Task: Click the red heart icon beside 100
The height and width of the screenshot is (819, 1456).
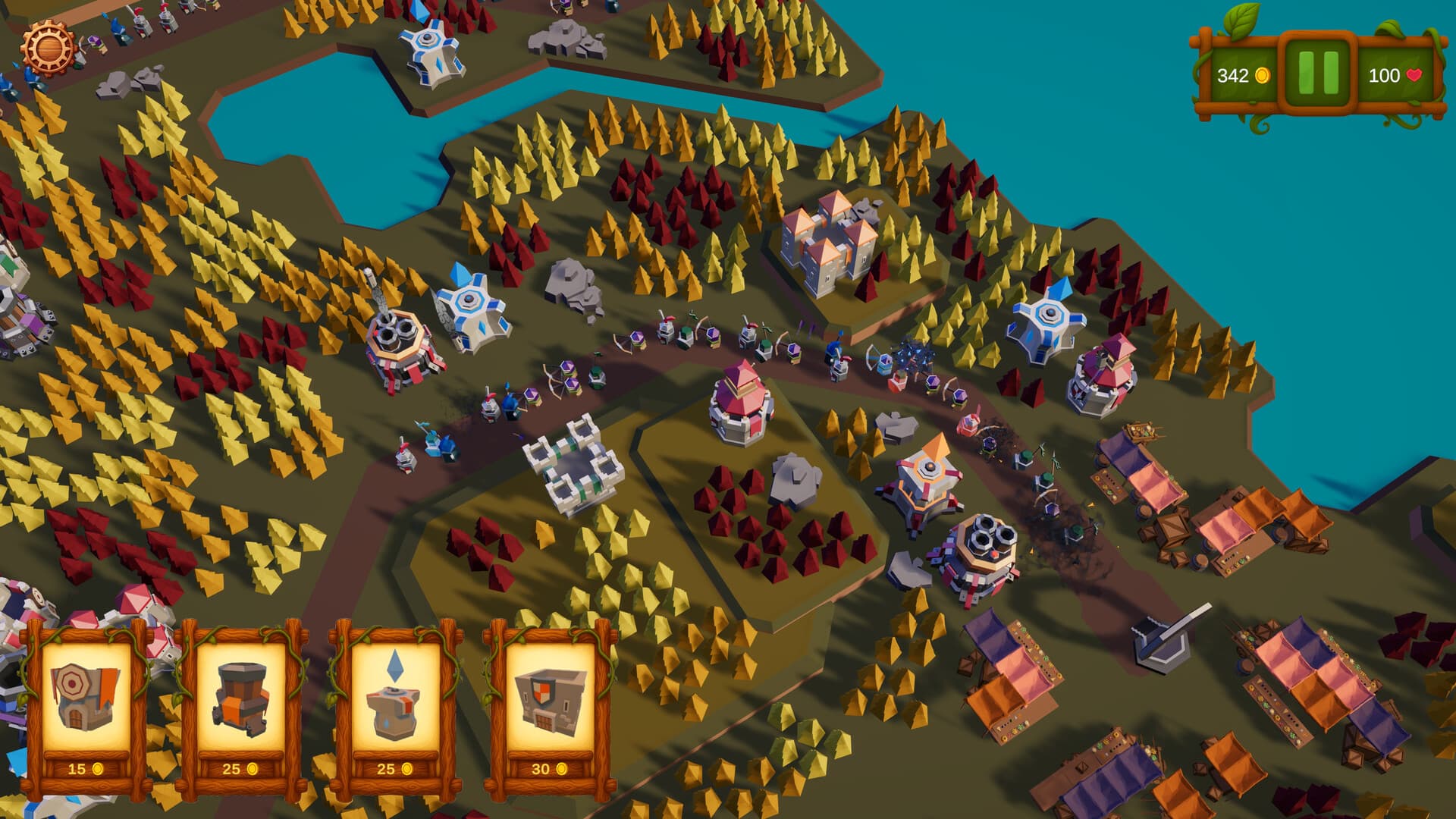Action: tap(1415, 75)
